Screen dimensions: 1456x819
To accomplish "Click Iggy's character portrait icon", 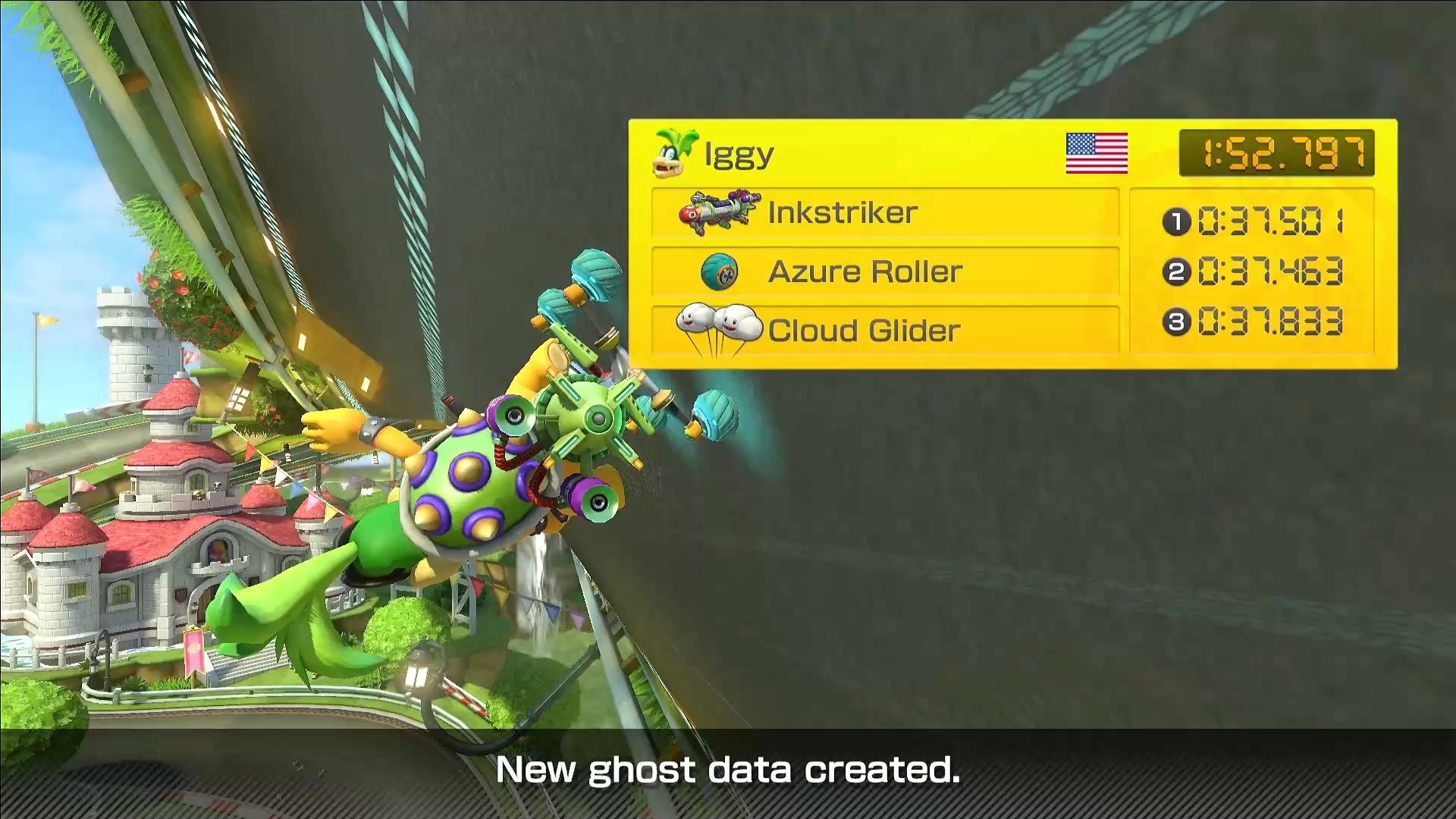I will [x=674, y=153].
